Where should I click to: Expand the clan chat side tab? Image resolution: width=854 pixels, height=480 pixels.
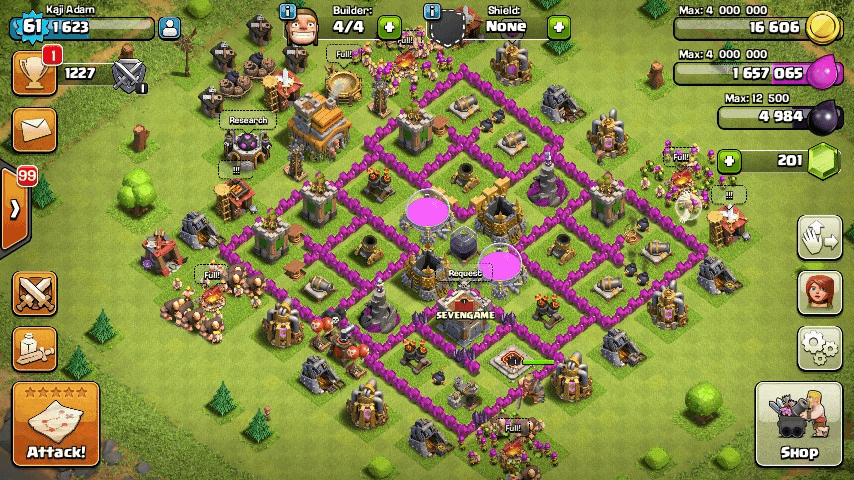coord(14,209)
